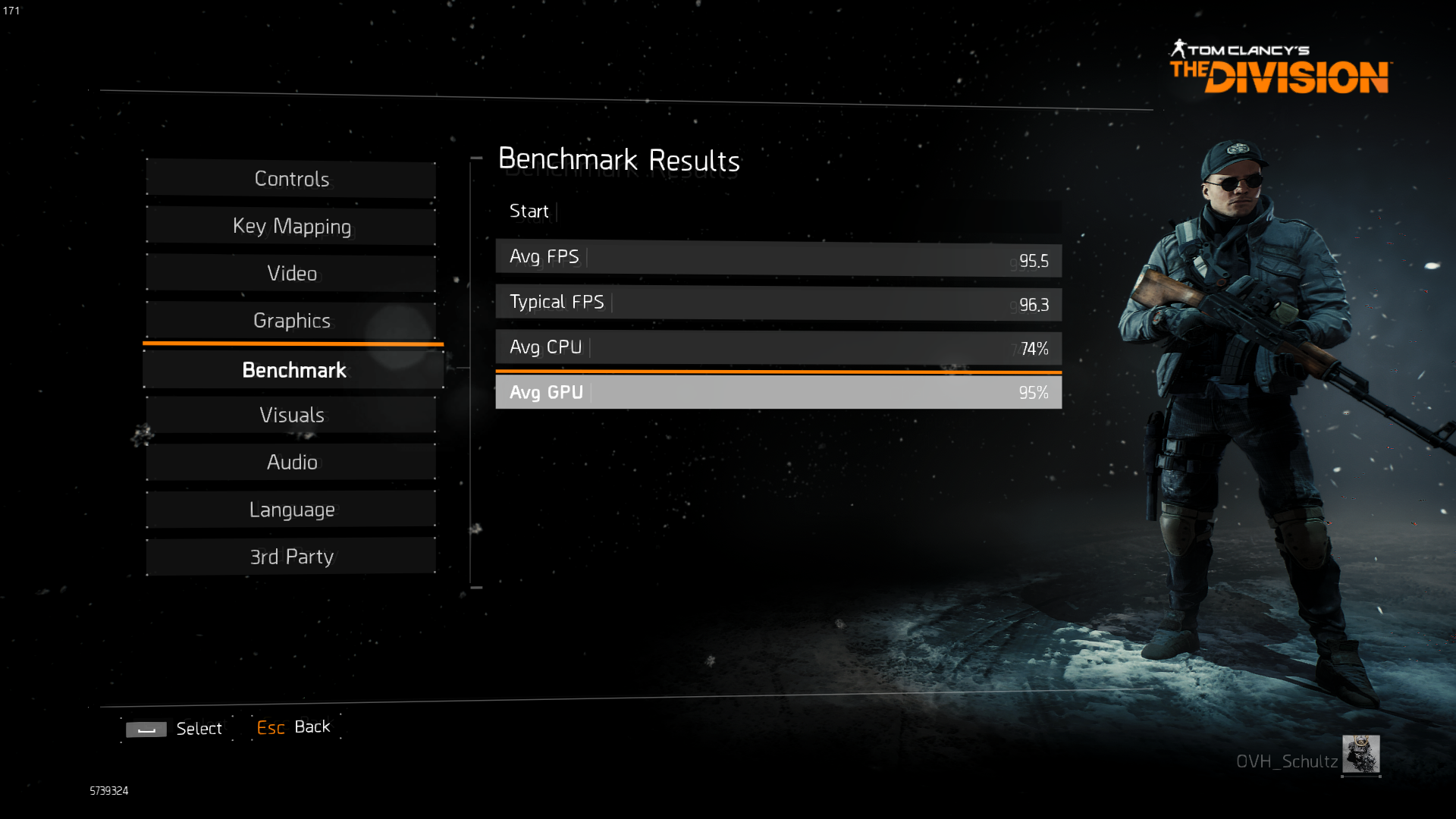Switch to the Visuals section
Image resolution: width=1456 pixels, height=819 pixels.
pyautogui.click(x=291, y=415)
